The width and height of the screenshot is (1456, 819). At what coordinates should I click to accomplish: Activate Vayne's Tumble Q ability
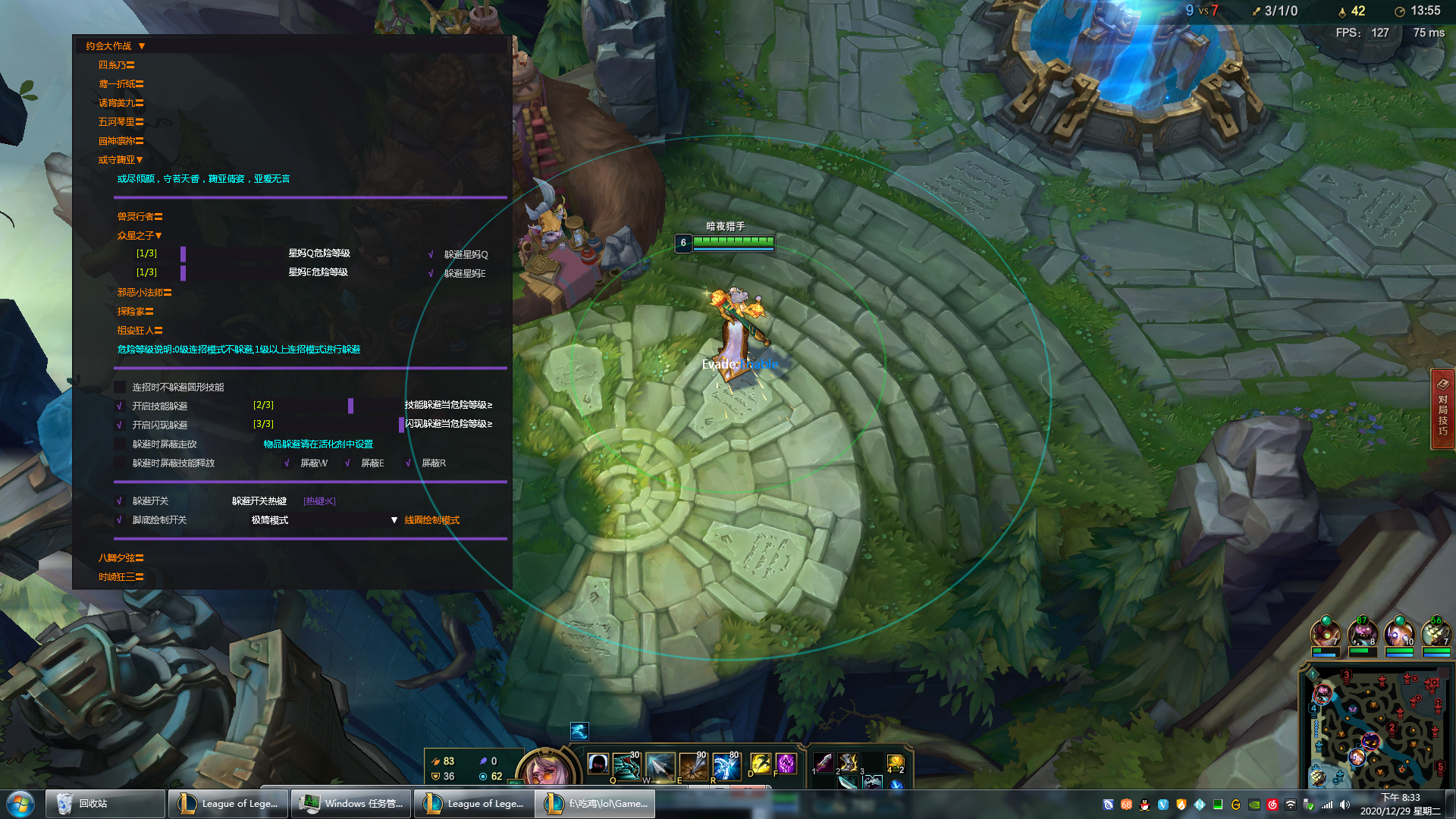click(626, 766)
